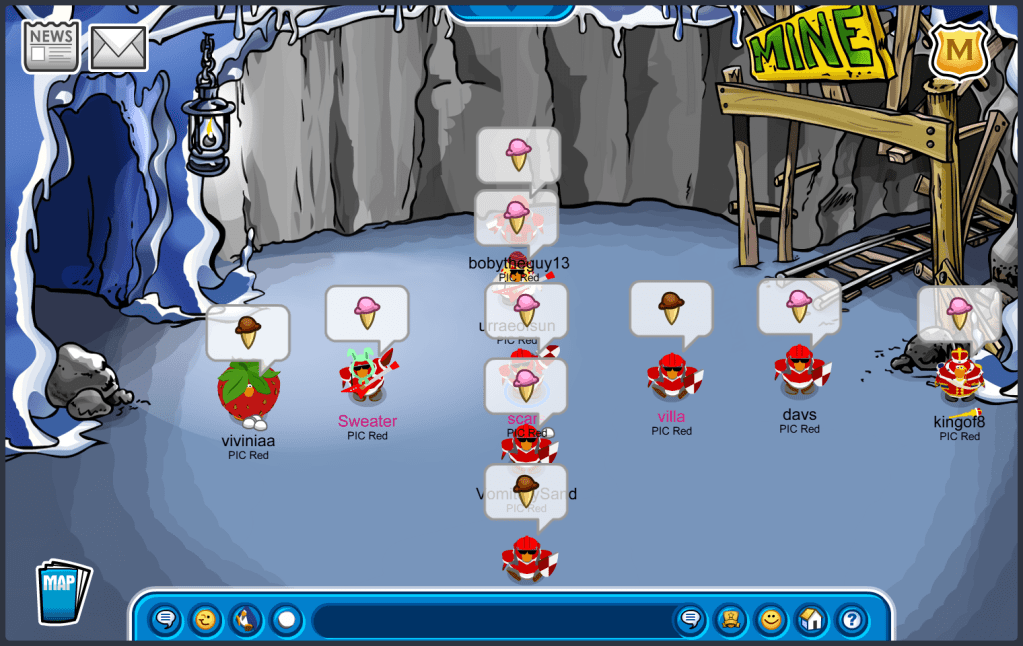Select the snowball throw button

click(286, 620)
